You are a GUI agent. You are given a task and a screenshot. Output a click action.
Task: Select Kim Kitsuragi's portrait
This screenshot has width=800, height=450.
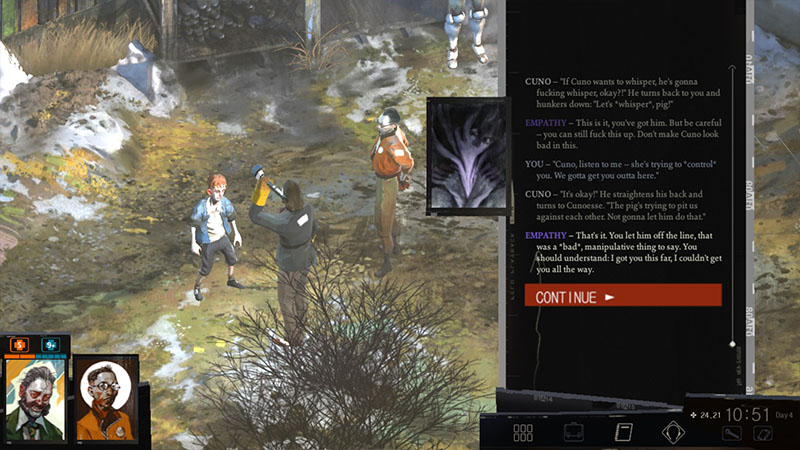coord(106,397)
